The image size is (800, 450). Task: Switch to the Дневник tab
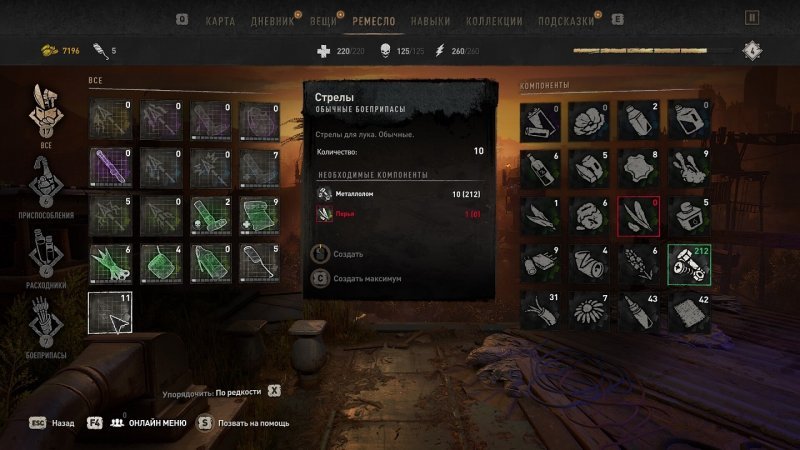(x=270, y=19)
